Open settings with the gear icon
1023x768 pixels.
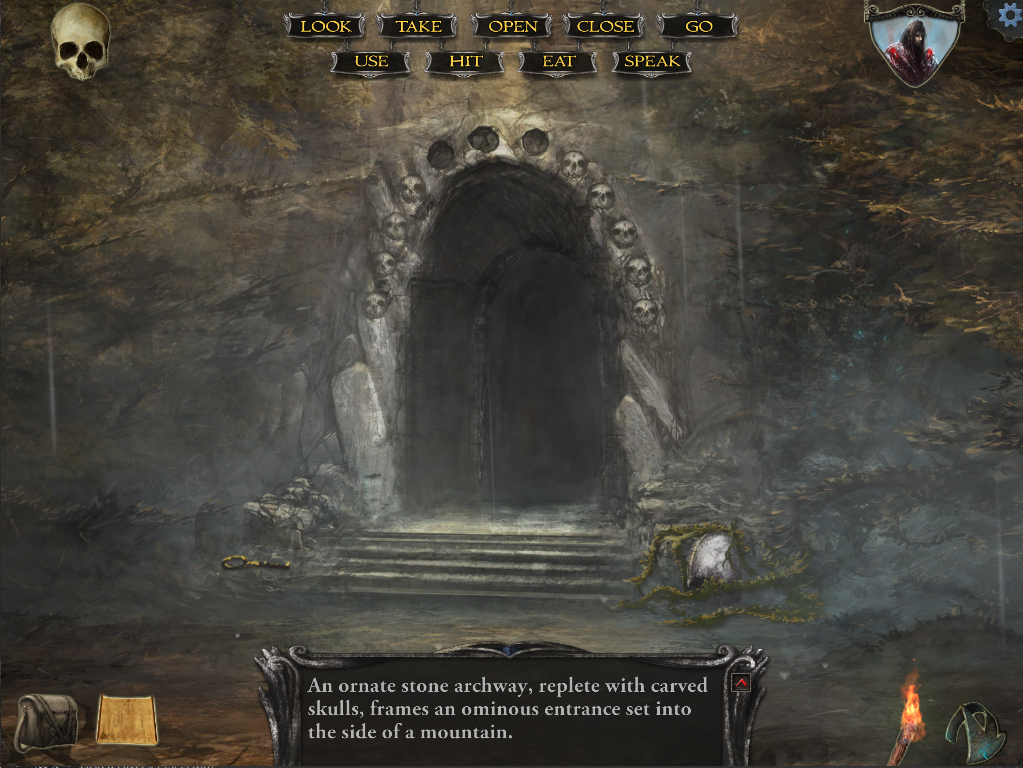[1008, 17]
